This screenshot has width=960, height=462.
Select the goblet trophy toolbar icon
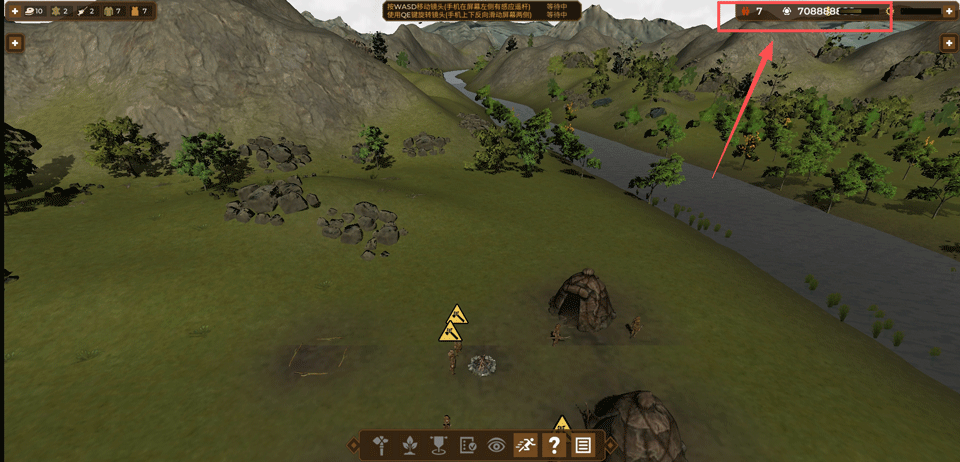438,446
